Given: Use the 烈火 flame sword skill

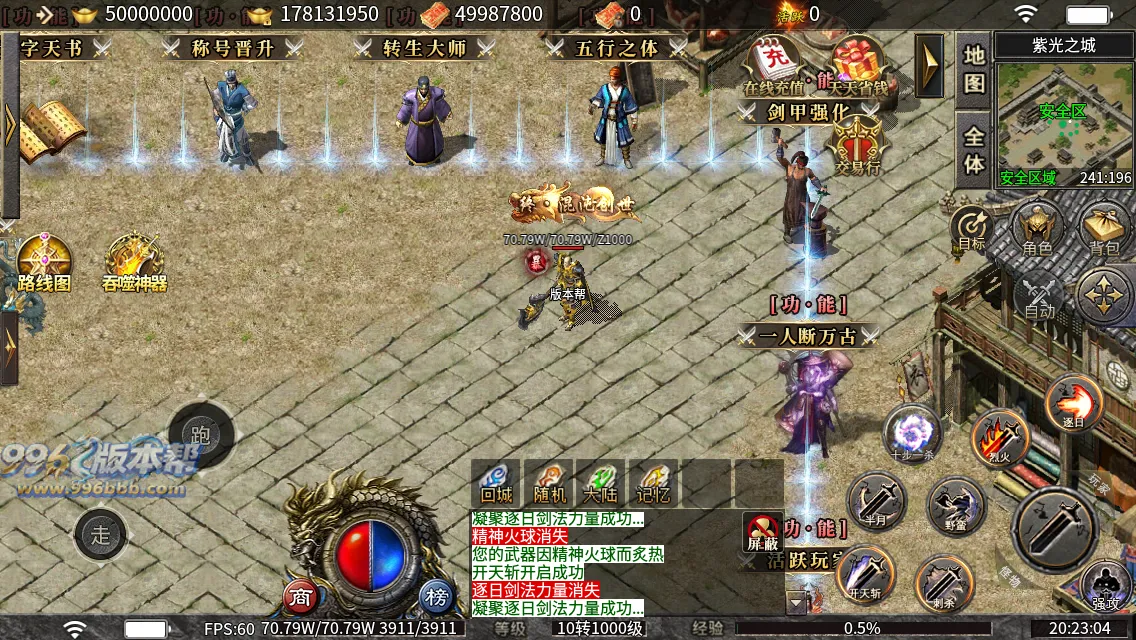Looking at the screenshot, I should click(1000, 438).
